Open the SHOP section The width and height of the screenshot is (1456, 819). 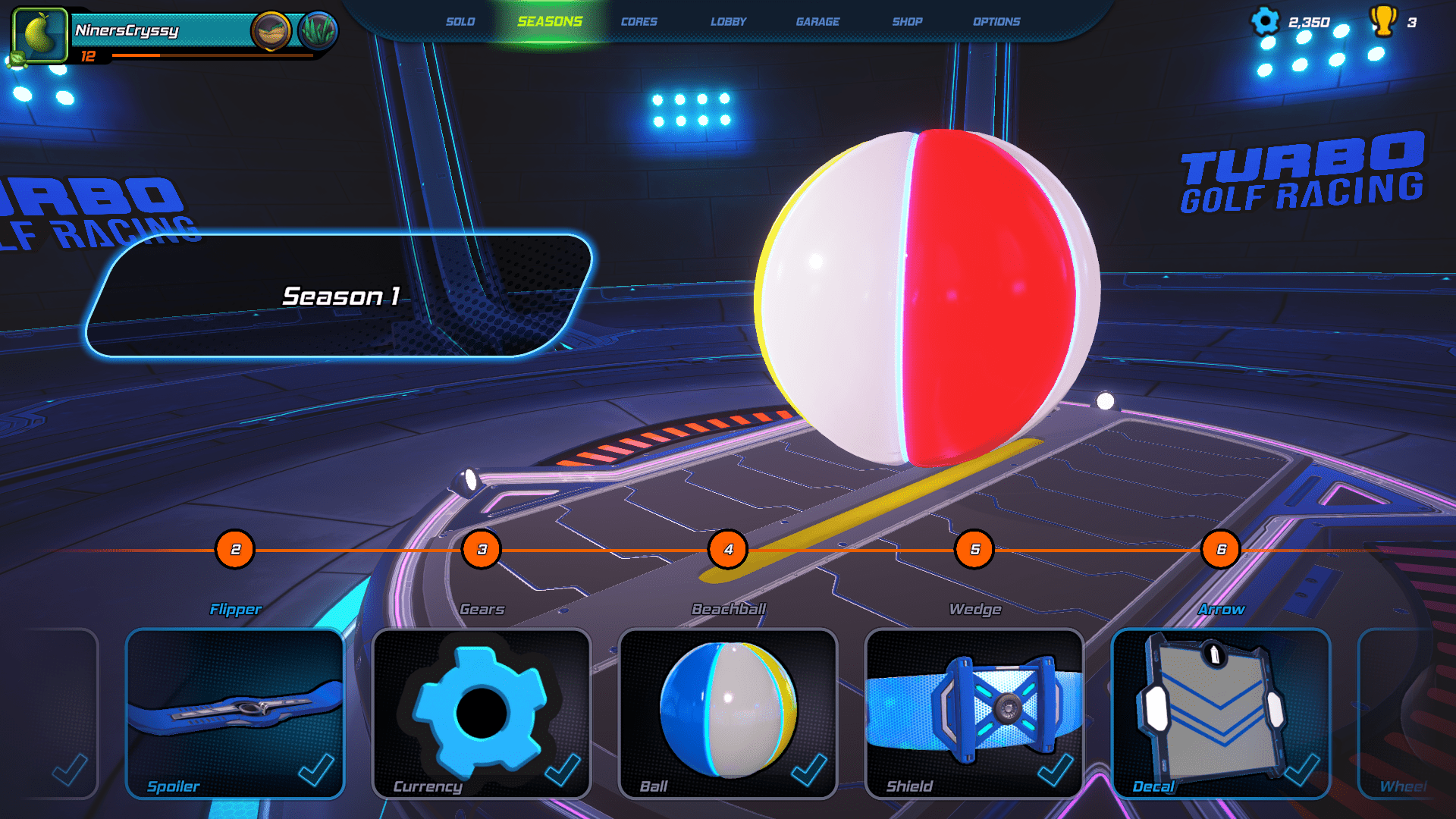908,22
